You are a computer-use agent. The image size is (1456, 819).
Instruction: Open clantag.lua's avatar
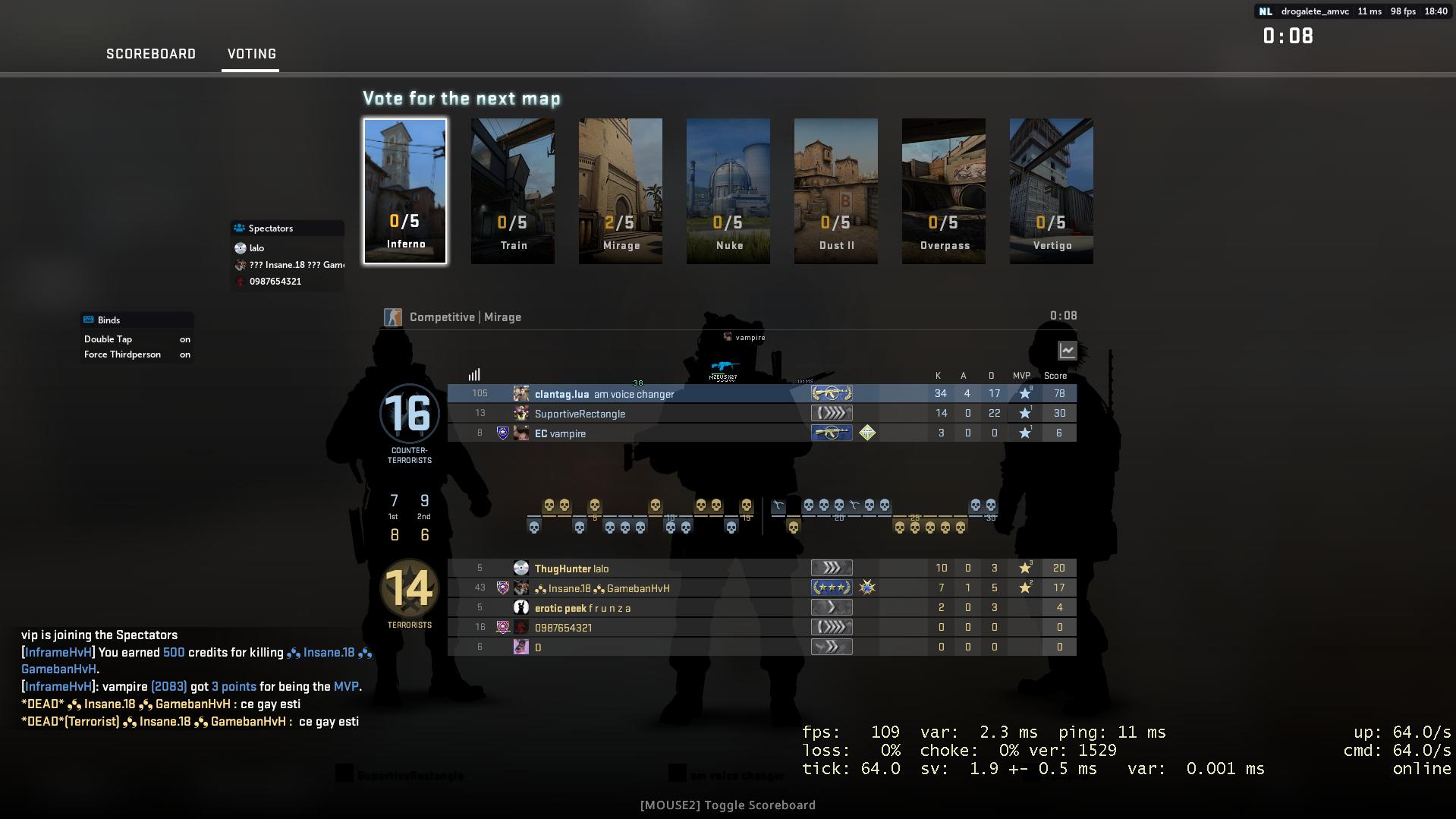coord(521,393)
